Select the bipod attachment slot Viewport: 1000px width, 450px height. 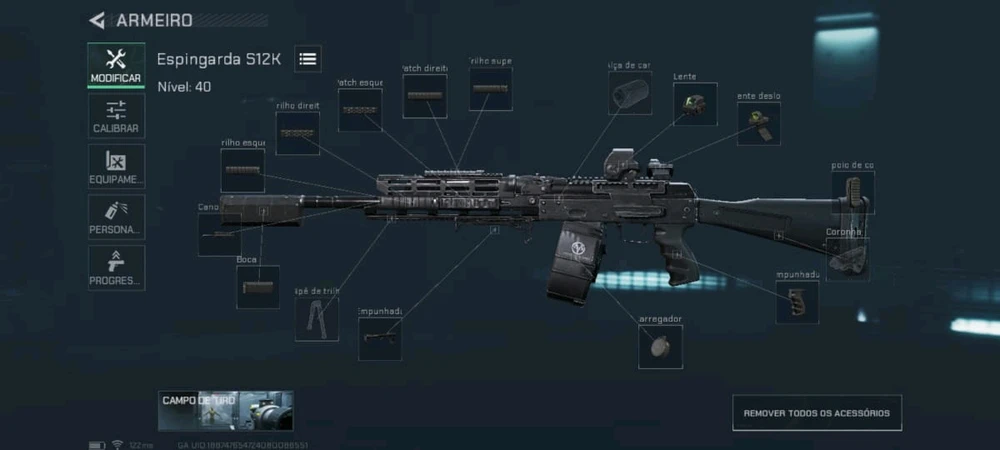pos(316,319)
